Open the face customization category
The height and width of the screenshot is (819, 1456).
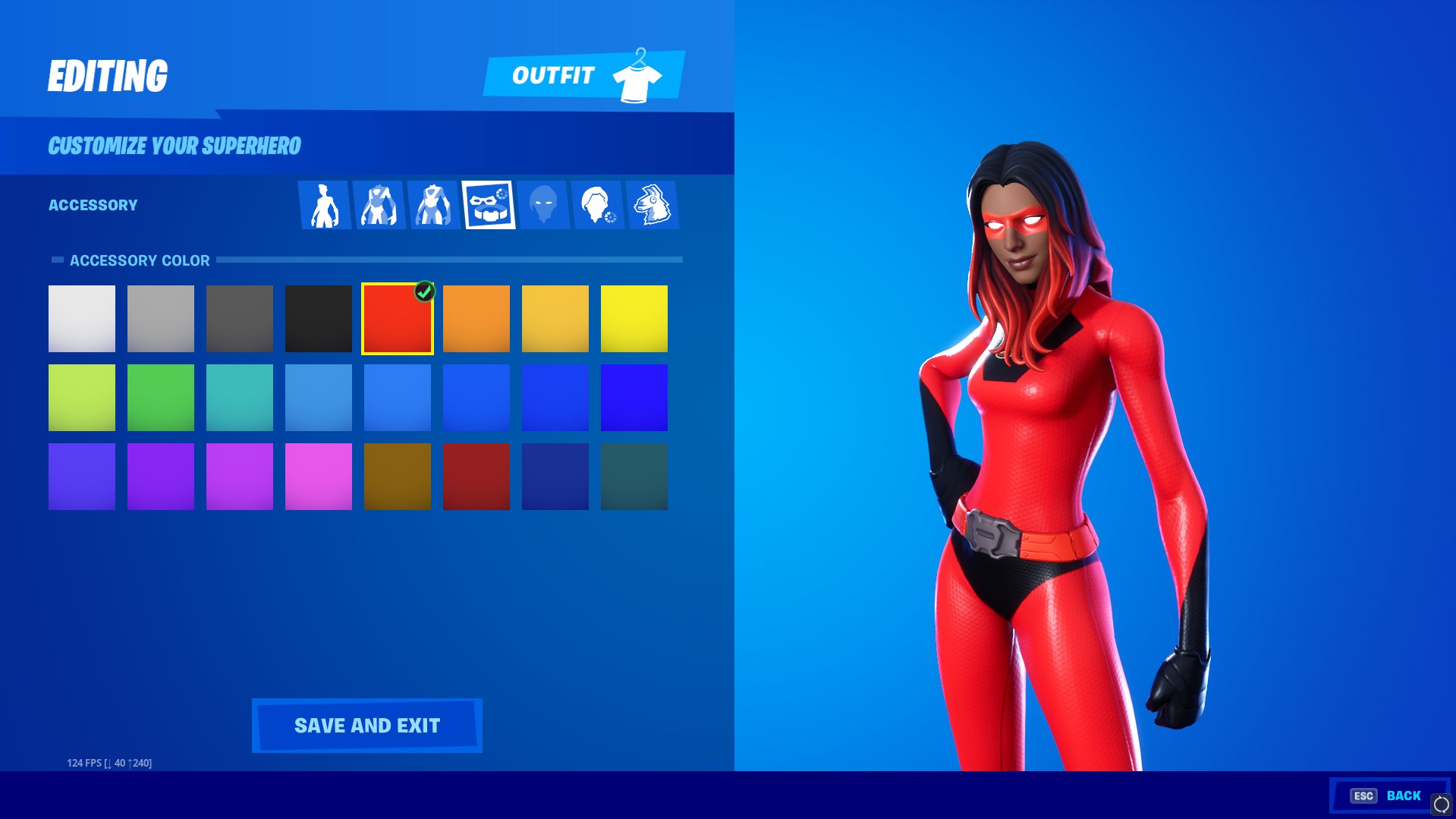point(544,205)
